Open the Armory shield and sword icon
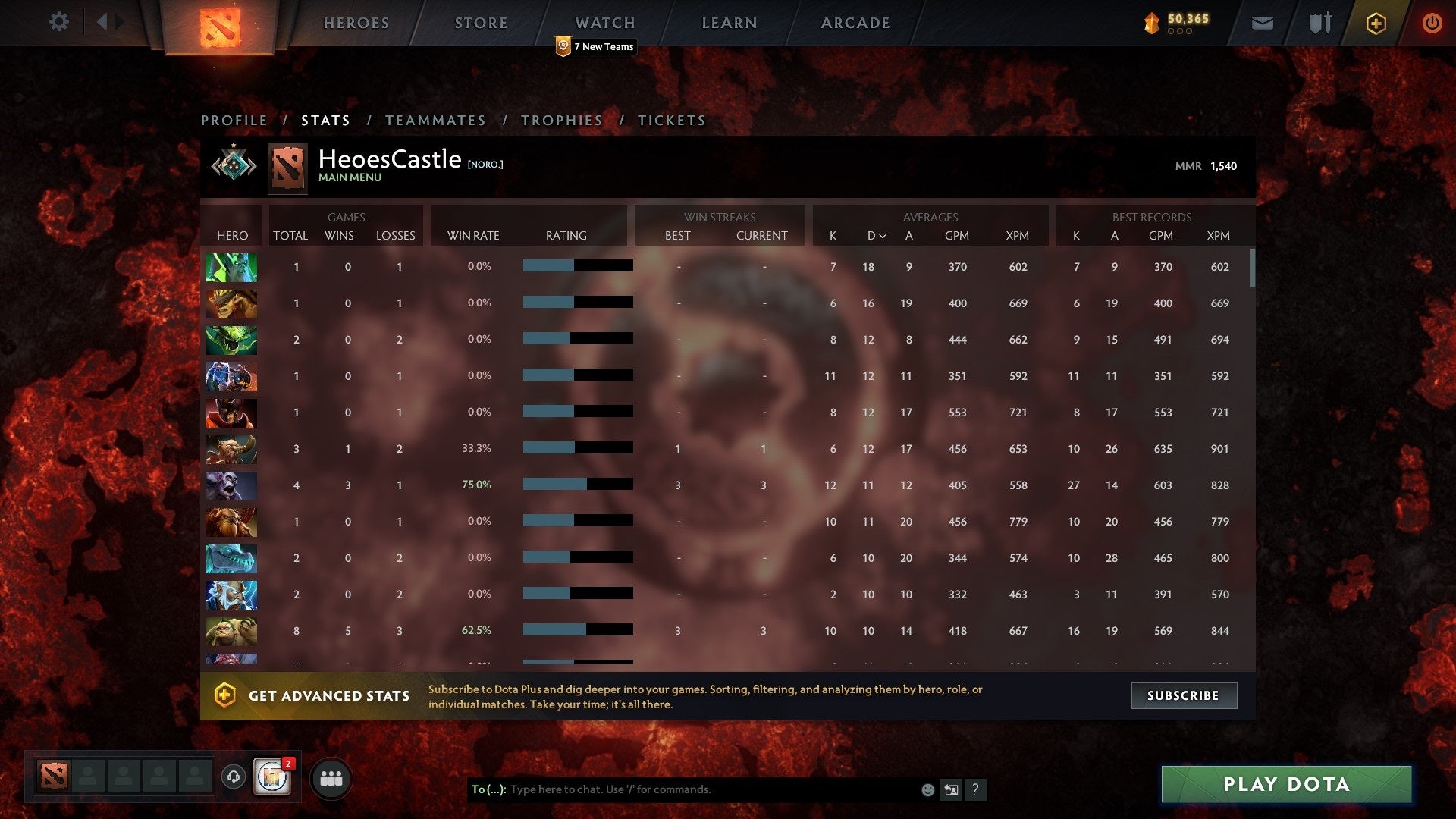The image size is (1456, 819). pos(1319,23)
